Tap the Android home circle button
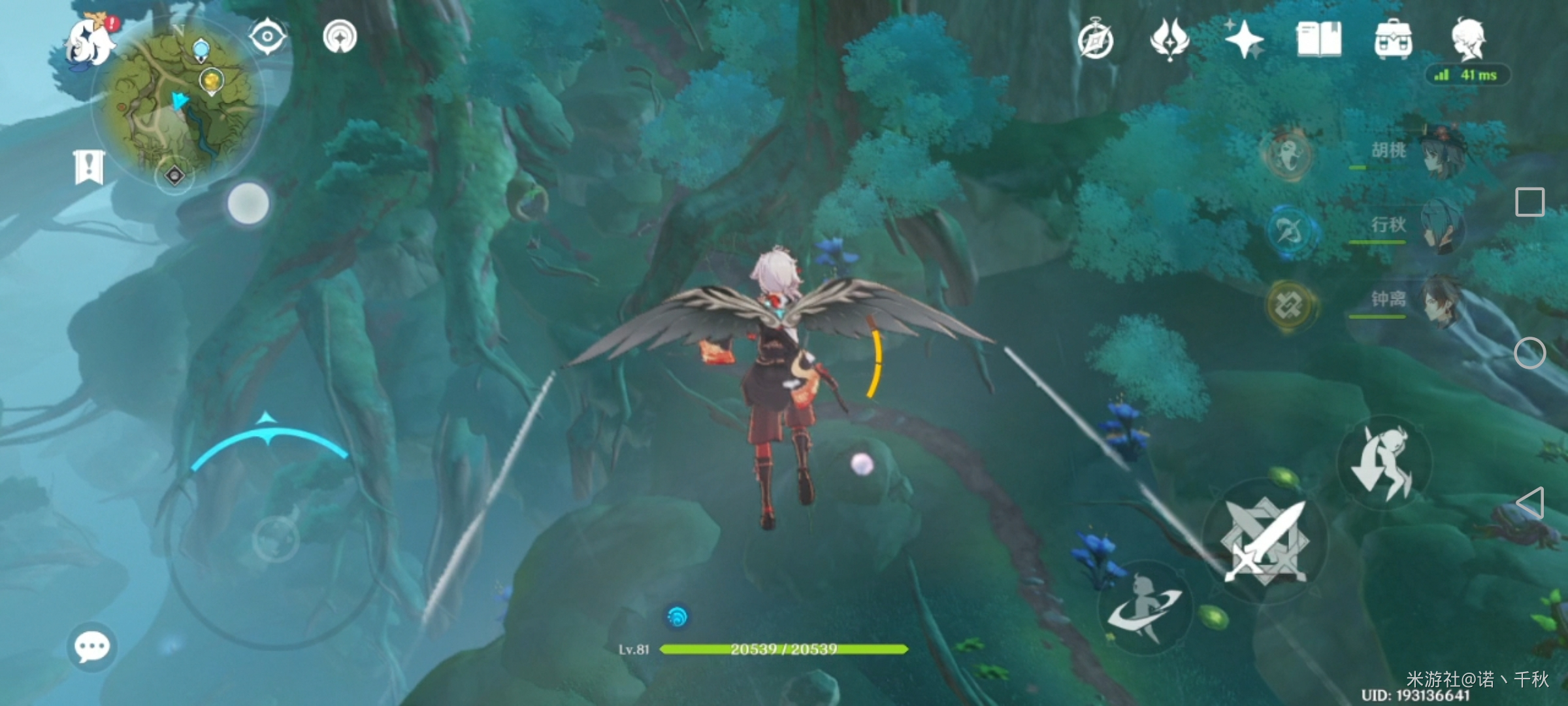This screenshot has width=1568, height=706. click(1530, 354)
